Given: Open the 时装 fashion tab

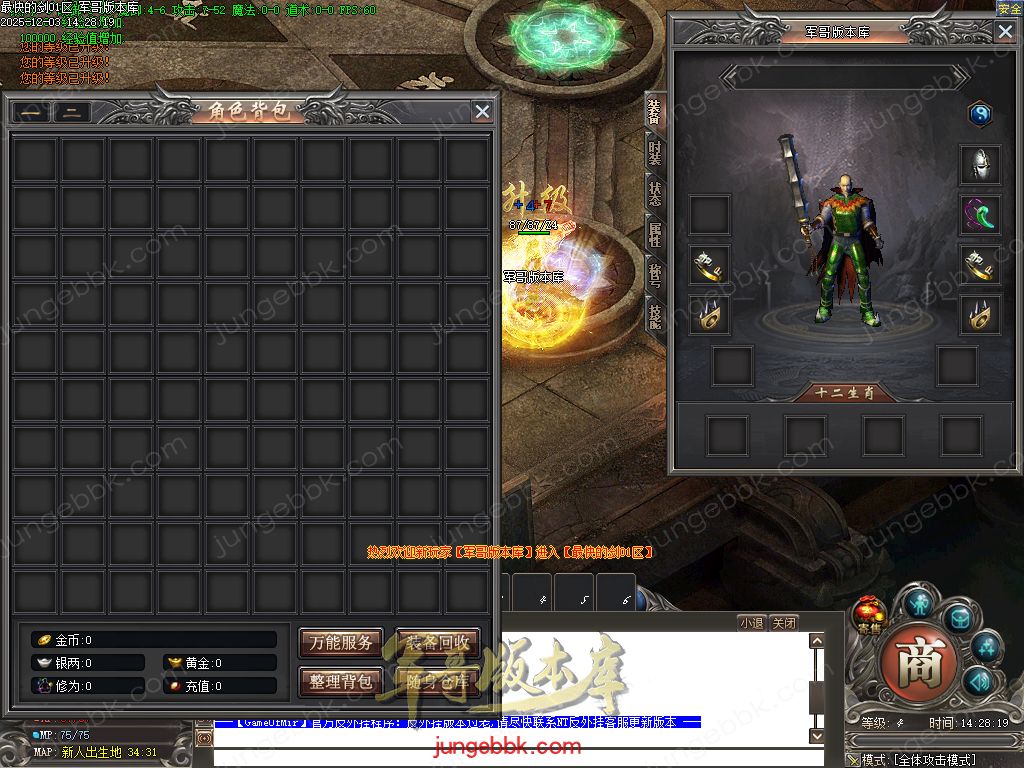Looking at the screenshot, I should coord(655,152).
